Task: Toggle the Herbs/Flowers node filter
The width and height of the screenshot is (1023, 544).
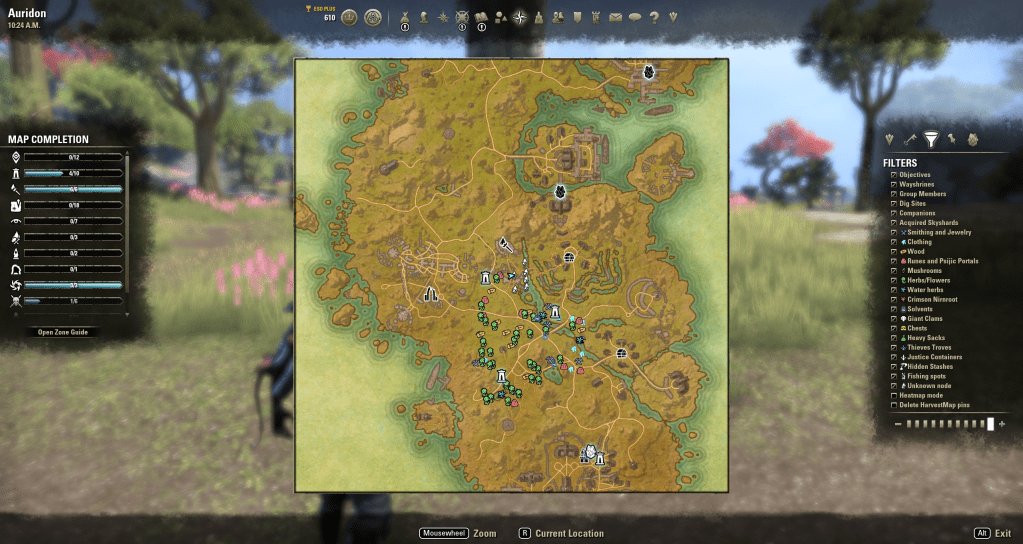Action: [893, 281]
